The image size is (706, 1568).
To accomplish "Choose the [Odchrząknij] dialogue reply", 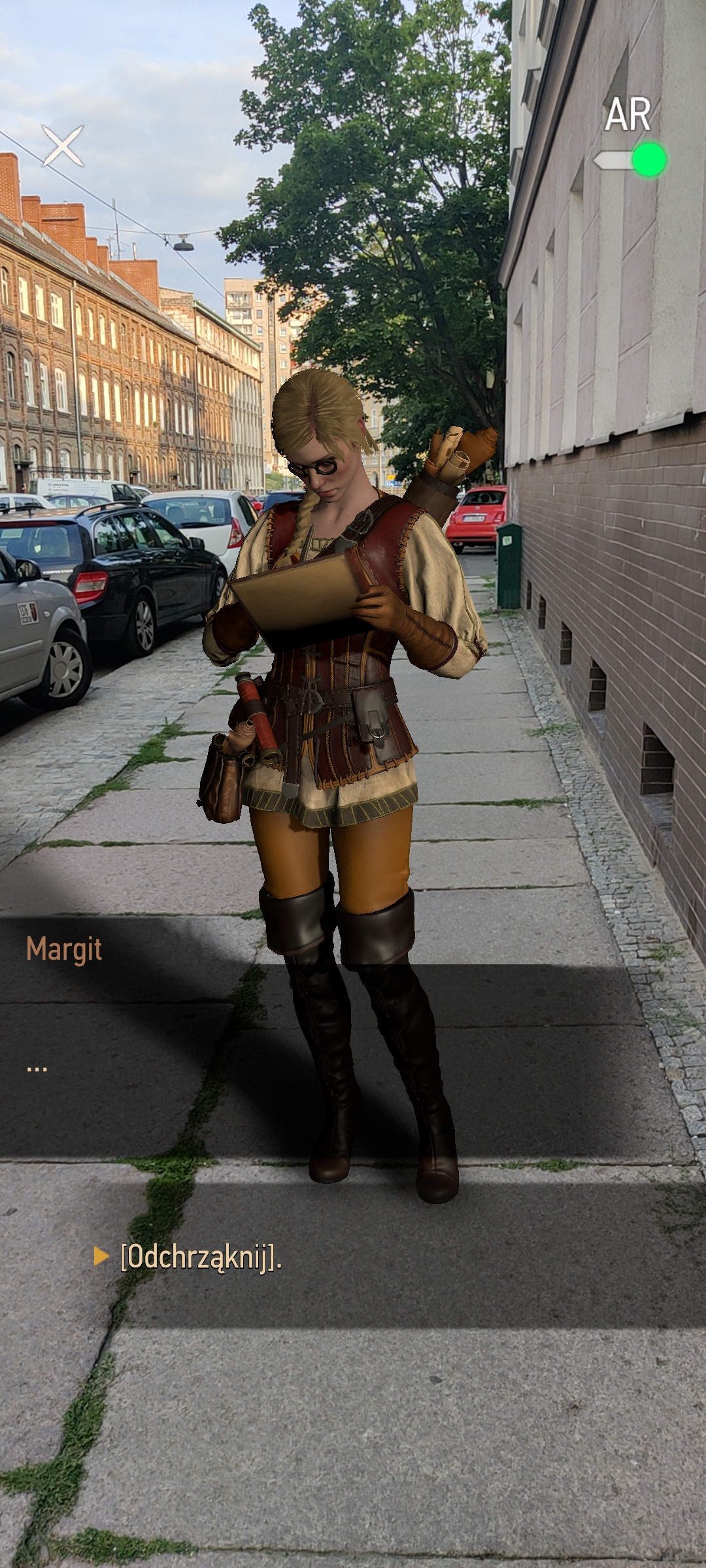I will tap(200, 1256).
